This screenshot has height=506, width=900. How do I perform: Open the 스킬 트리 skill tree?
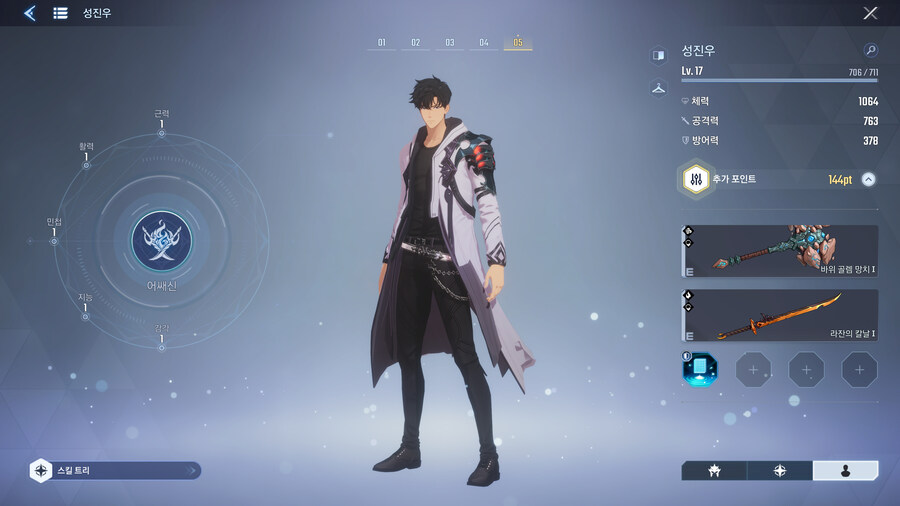click(115, 470)
